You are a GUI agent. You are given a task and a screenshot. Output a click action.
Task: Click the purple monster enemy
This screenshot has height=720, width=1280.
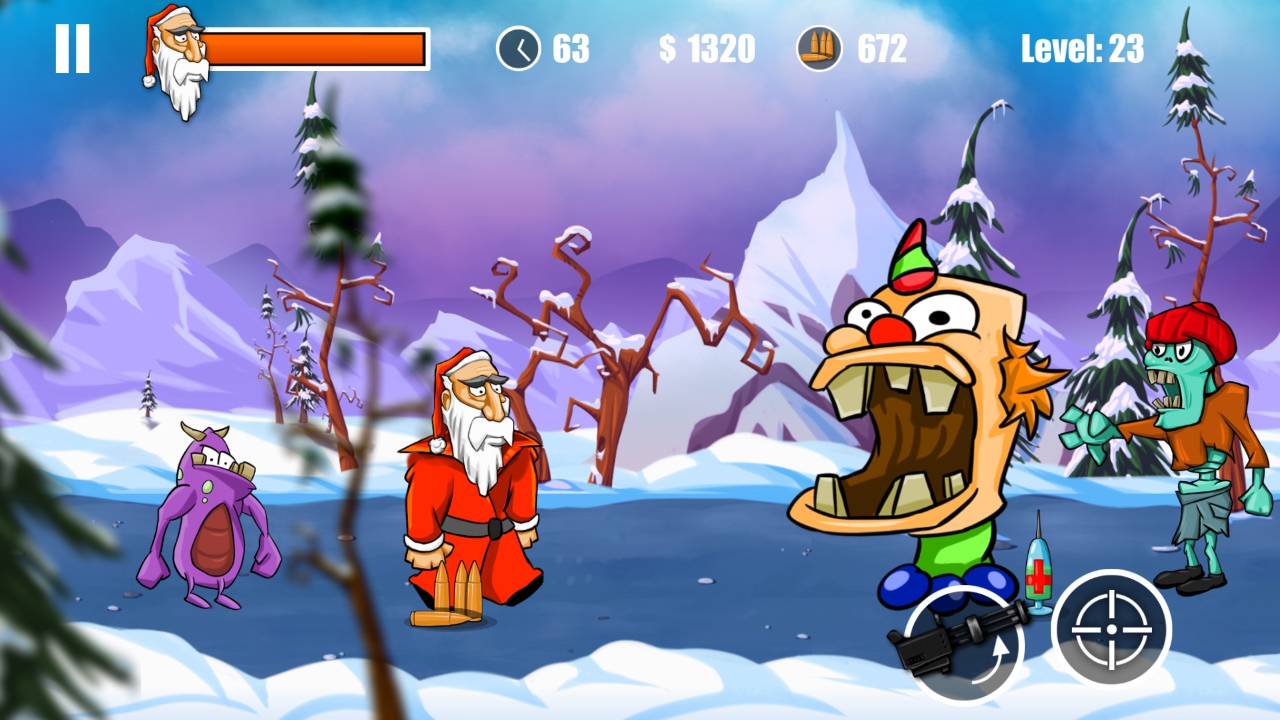pos(210,510)
